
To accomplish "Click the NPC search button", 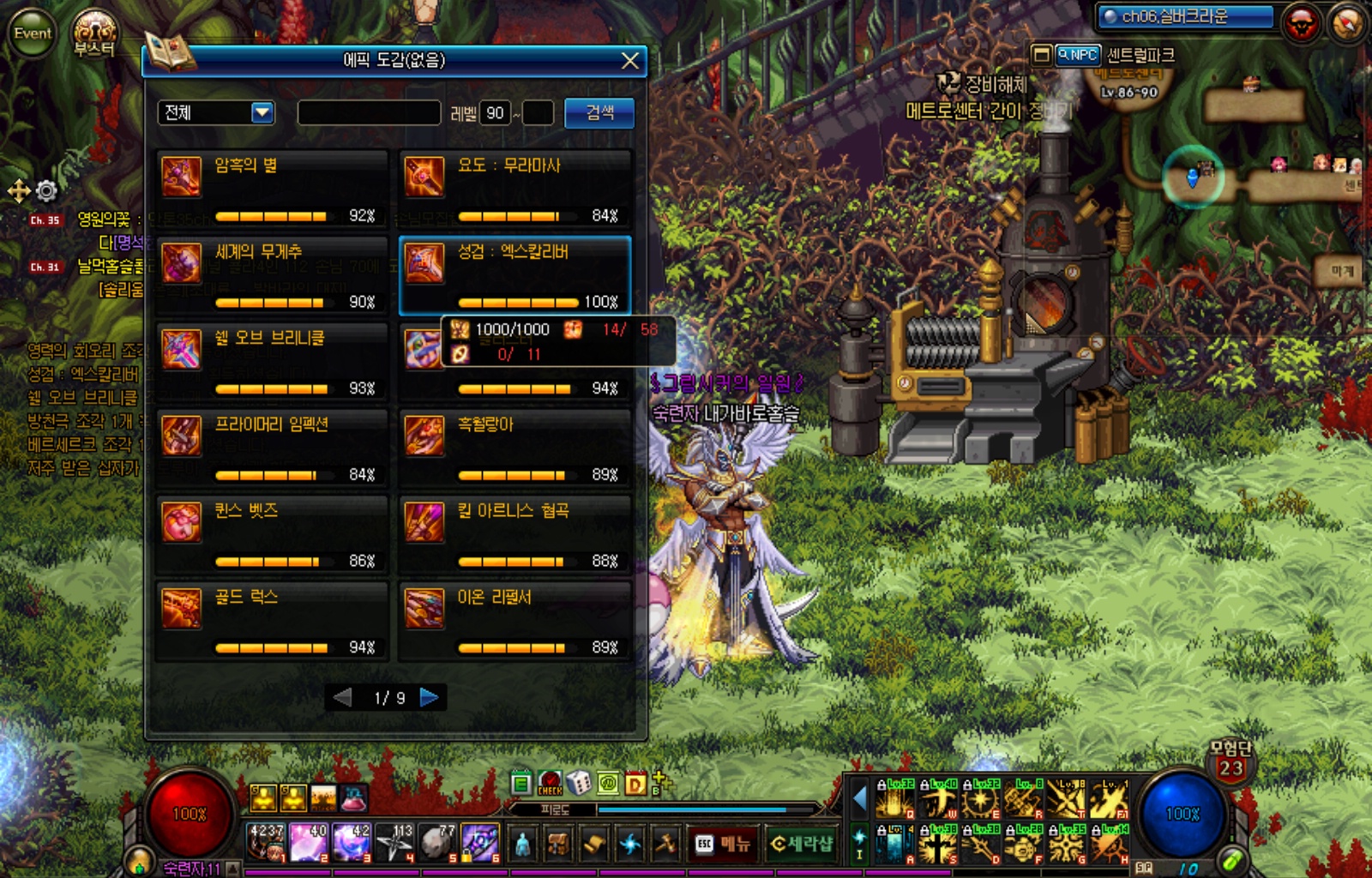I will (x=1077, y=55).
